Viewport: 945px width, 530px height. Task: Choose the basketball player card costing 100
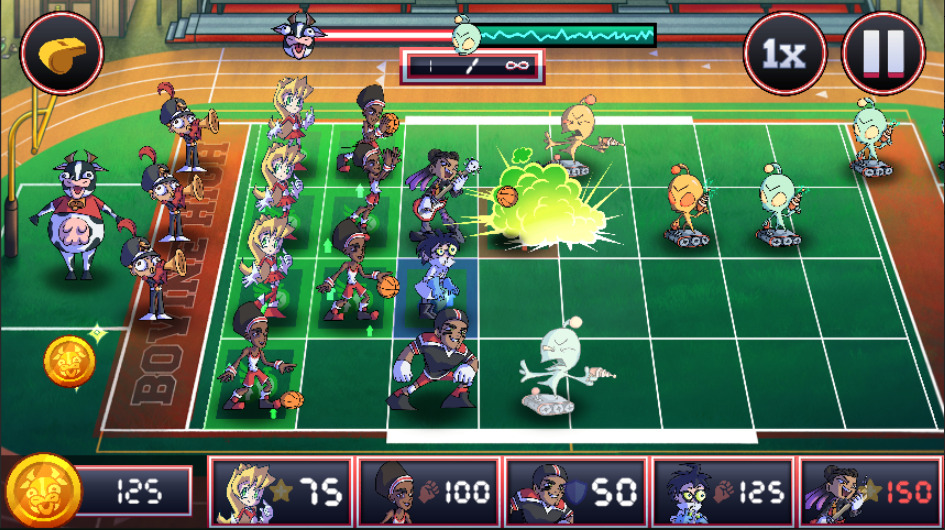coord(428,492)
